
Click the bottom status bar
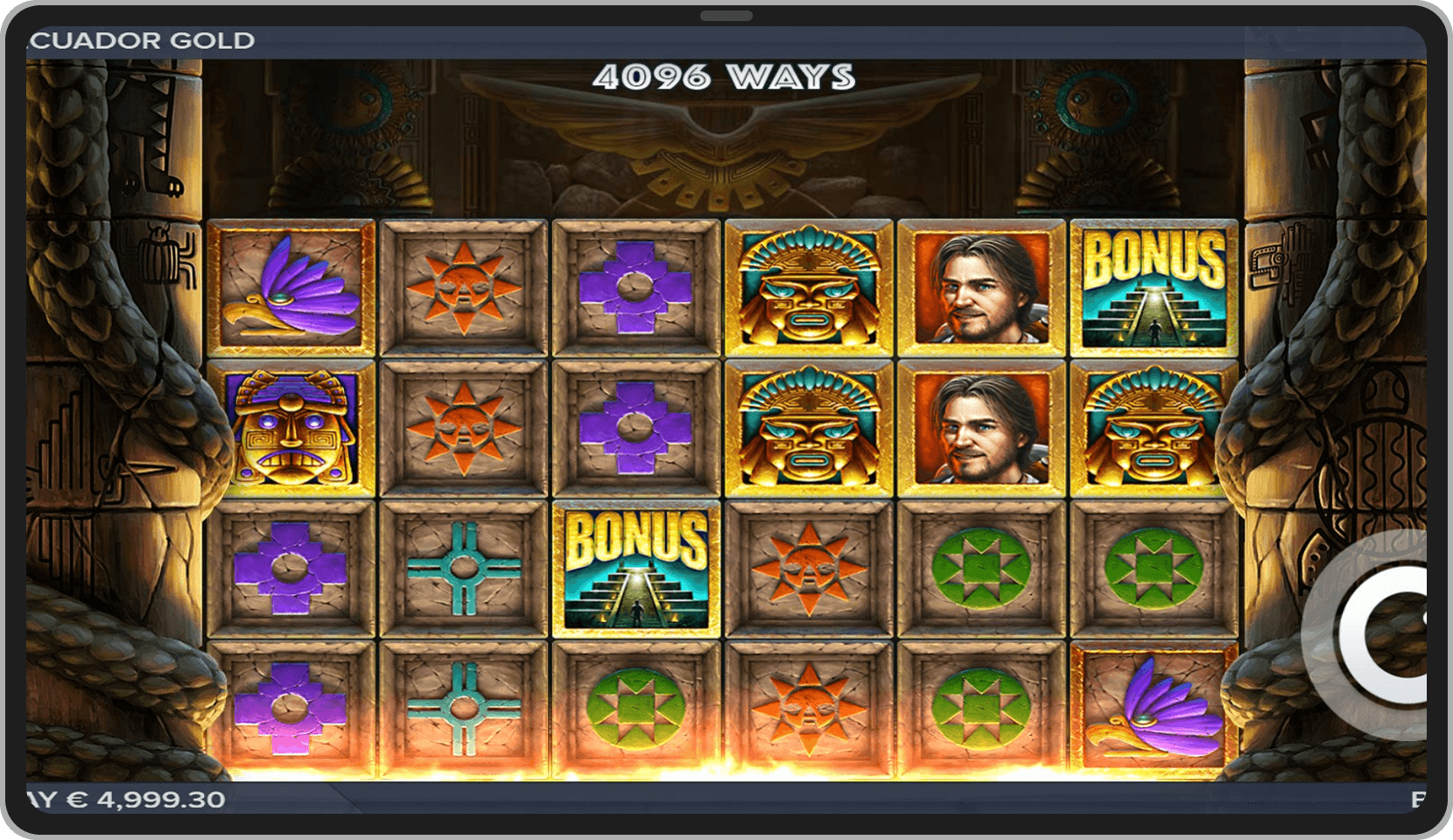(x=725, y=797)
